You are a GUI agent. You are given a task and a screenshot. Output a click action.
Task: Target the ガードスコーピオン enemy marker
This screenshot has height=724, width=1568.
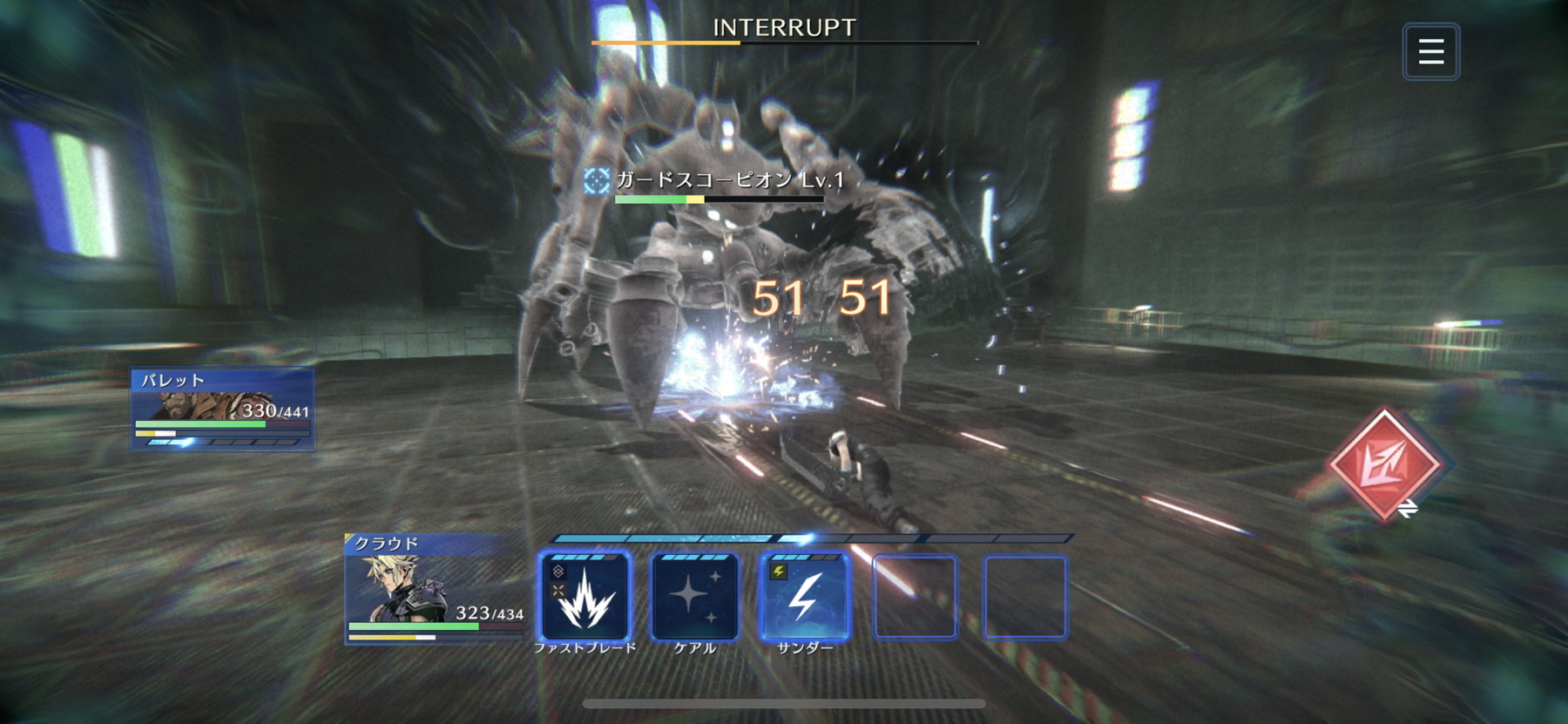[597, 180]
